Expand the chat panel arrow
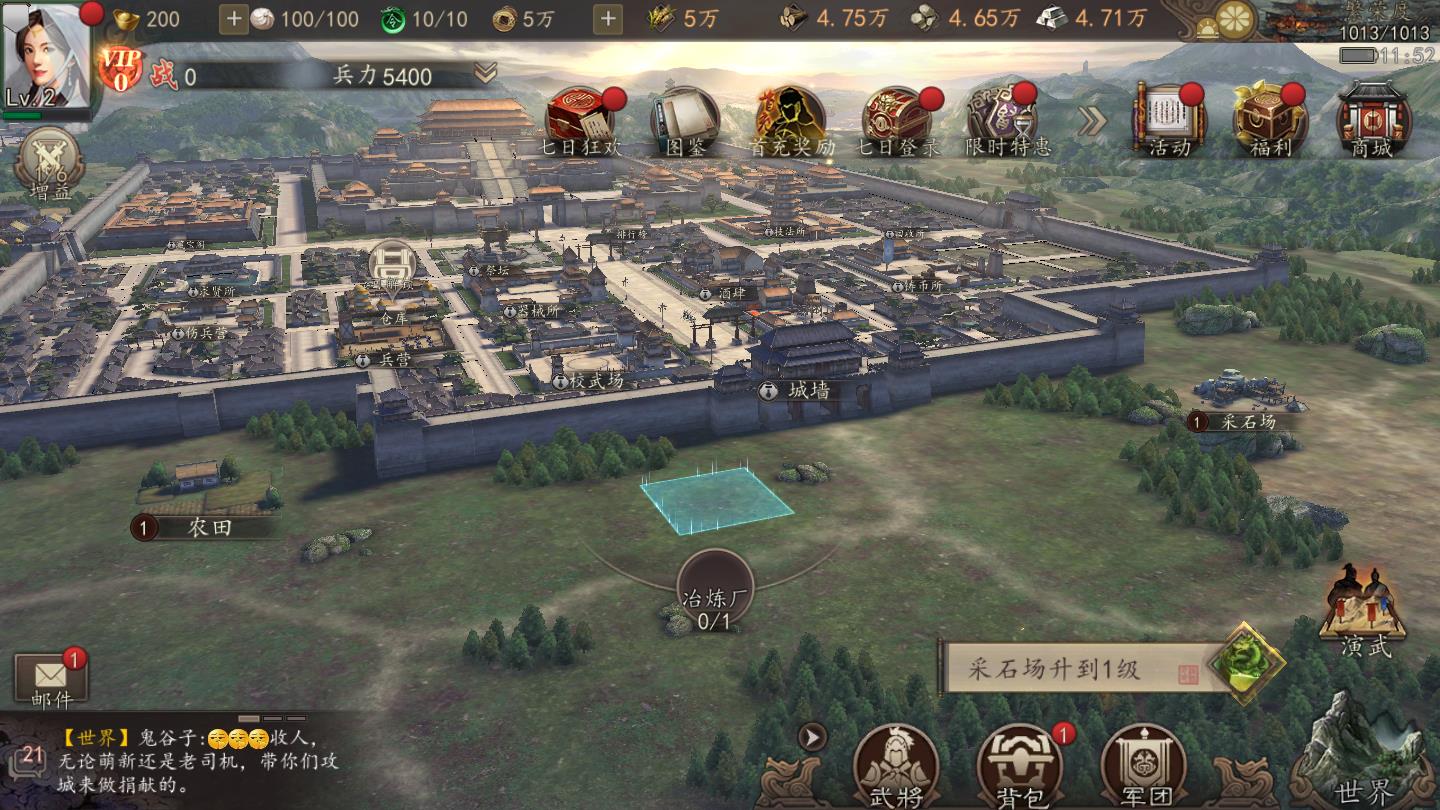This screenshot has height=810, width=1440. tap(812, 738)
